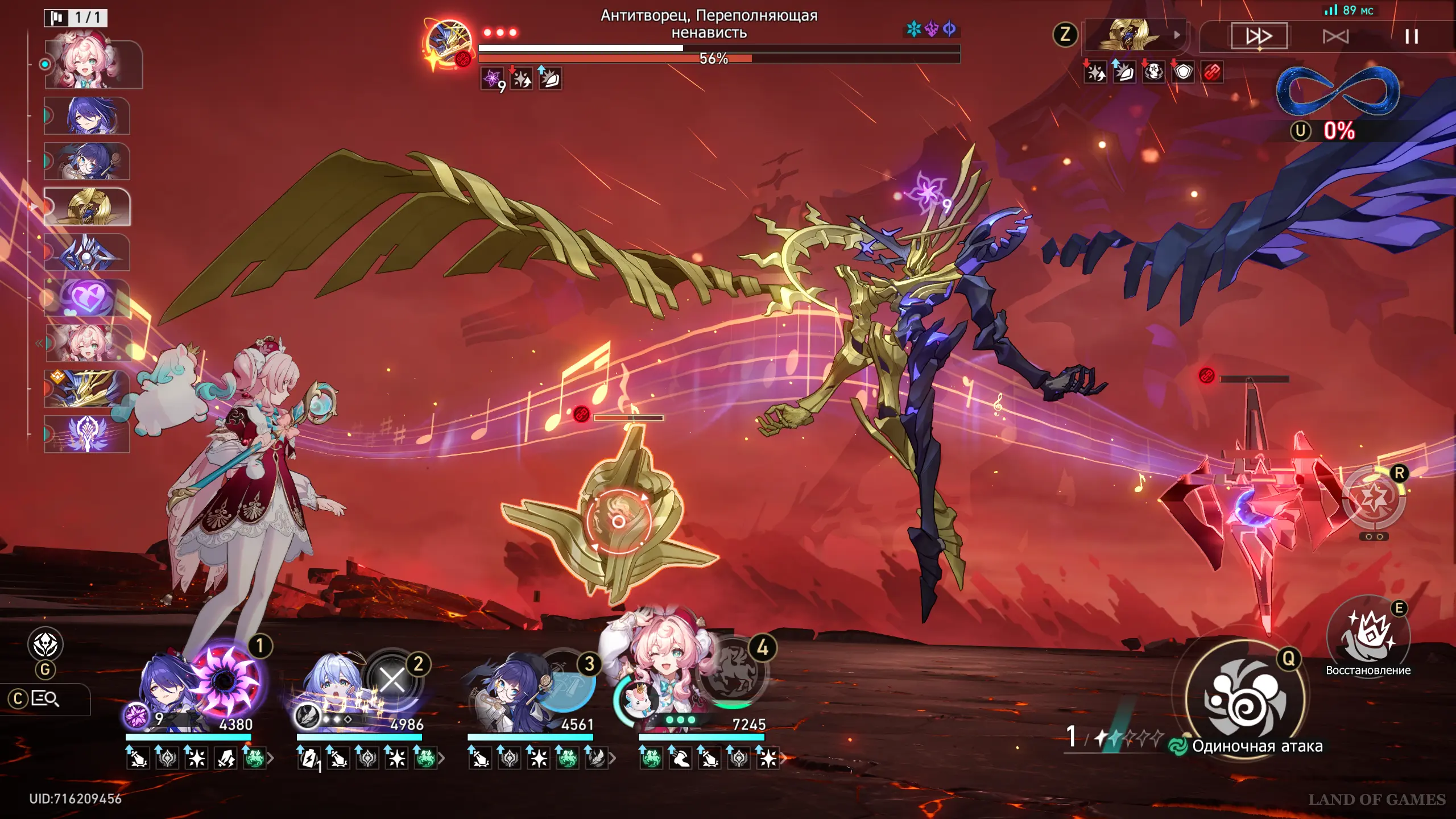Select the top pink-haired turn-order portrait
1456x819 pixels.
(x=93, y=64)
